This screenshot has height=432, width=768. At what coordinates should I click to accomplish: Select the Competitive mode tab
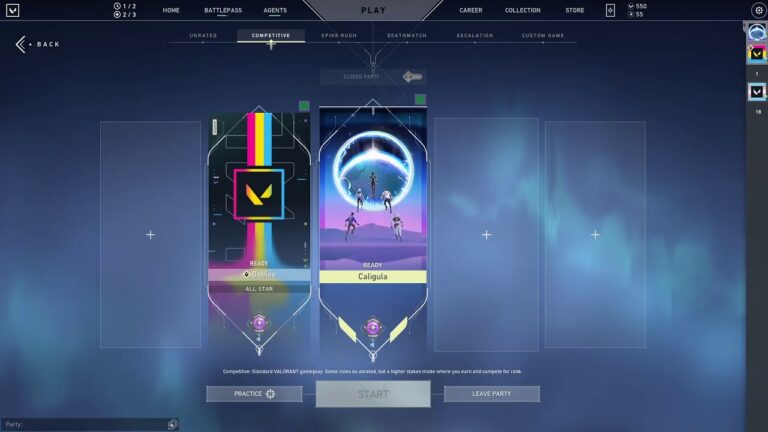pyautogui.click(x=271, y=36)
